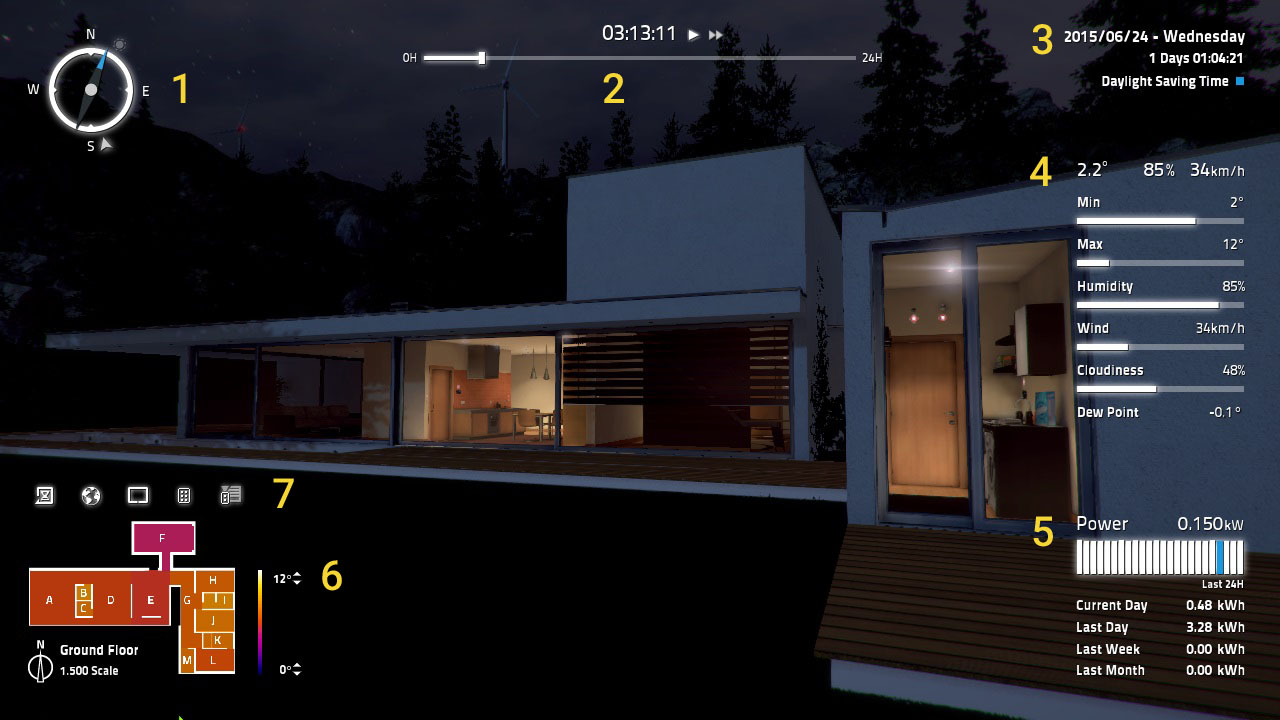Choose room E on the floor plan
The width and height of the screenshot is (1280, 720).
[151, 600]
